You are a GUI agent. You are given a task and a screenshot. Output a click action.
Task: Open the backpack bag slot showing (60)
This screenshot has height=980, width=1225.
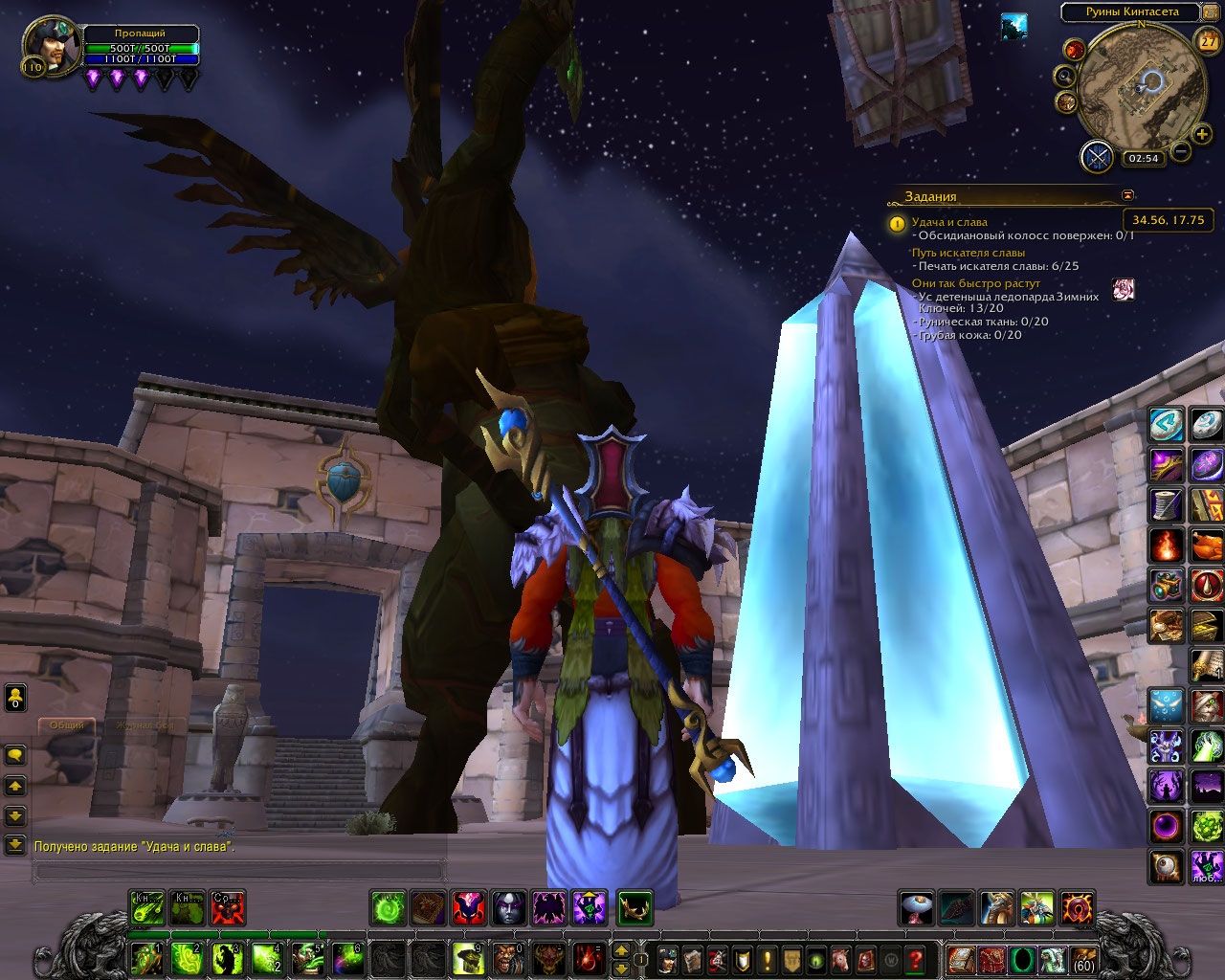[1083, 958]
